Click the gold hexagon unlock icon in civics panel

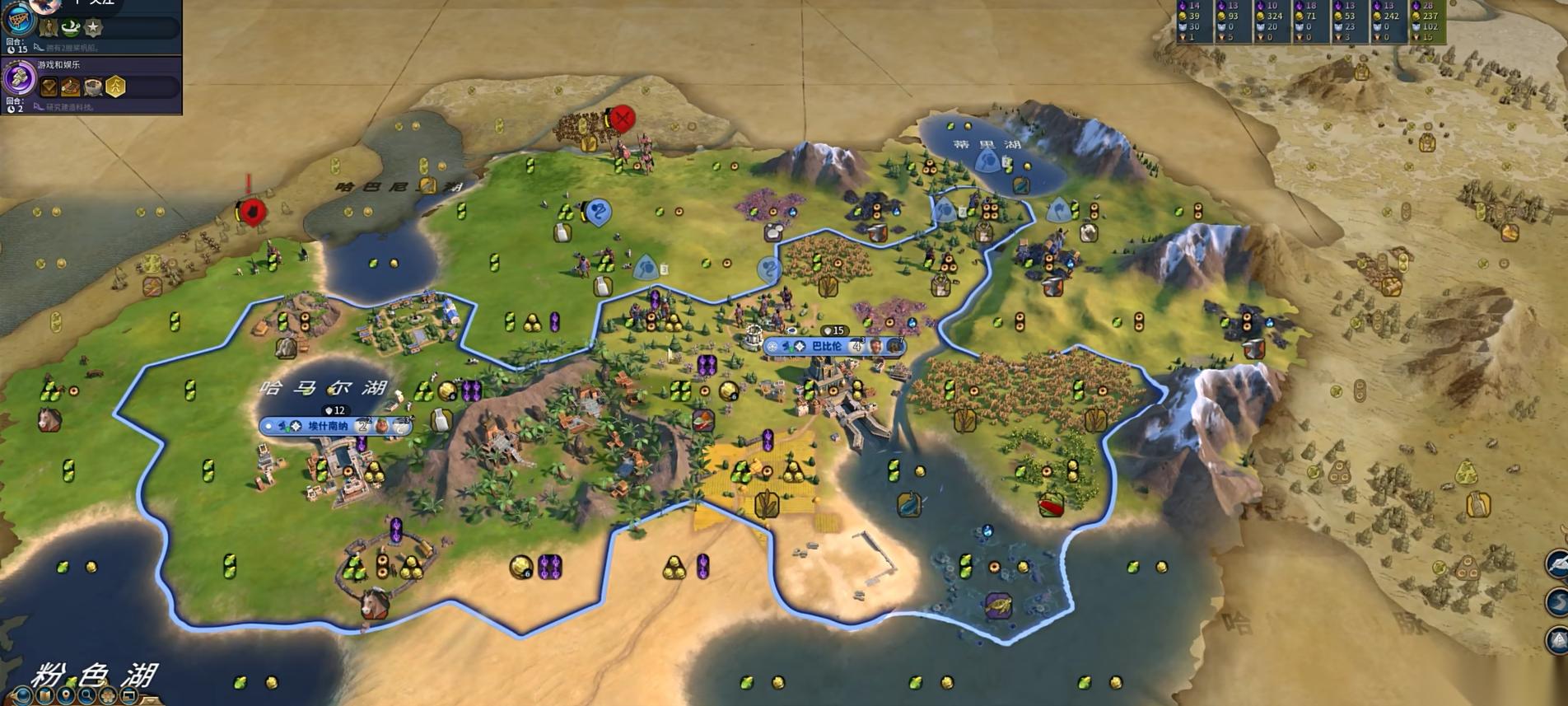click(115, 86)
